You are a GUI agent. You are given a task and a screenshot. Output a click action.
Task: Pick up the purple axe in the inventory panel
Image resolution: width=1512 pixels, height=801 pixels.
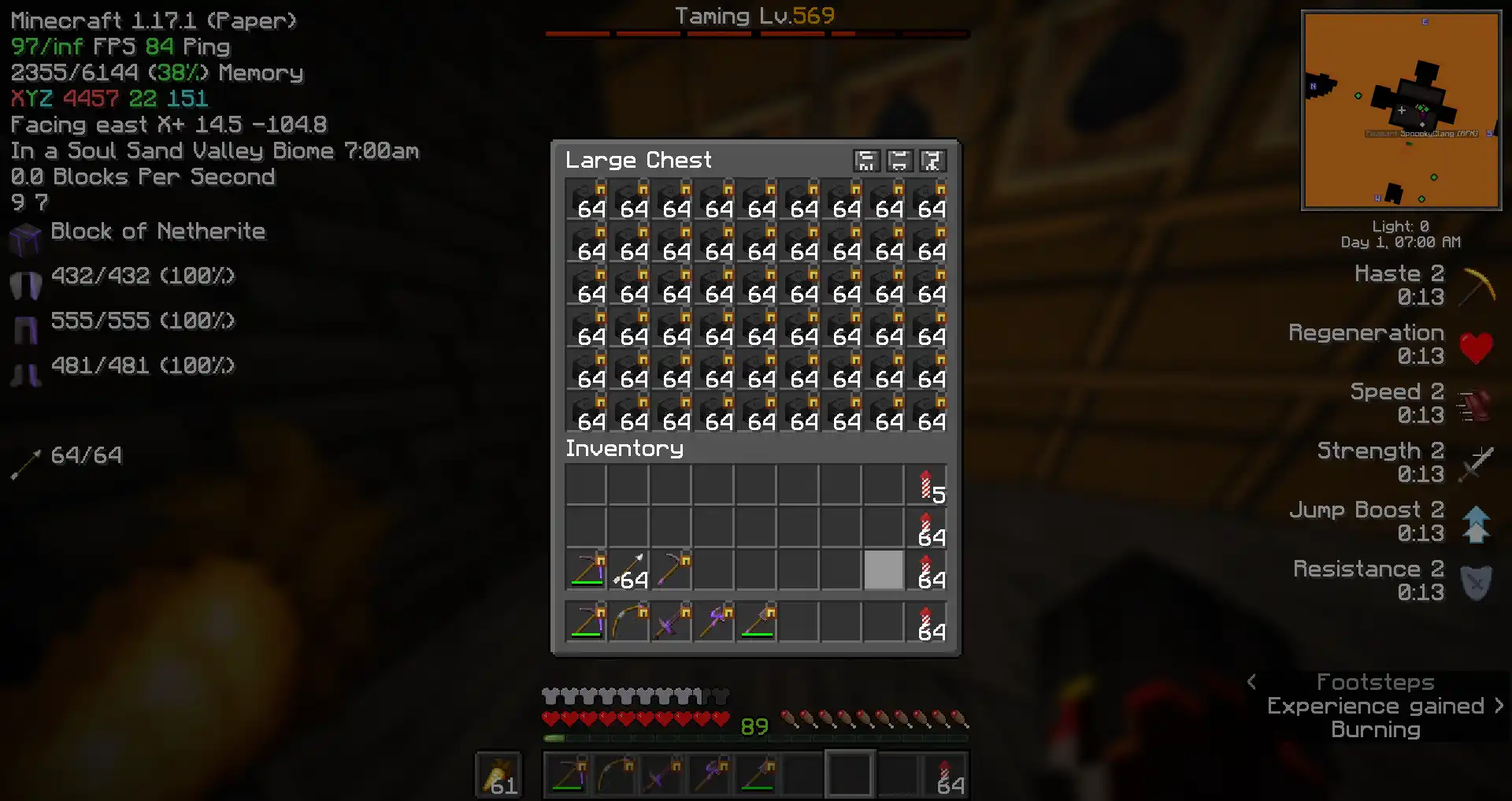[713, 622]
